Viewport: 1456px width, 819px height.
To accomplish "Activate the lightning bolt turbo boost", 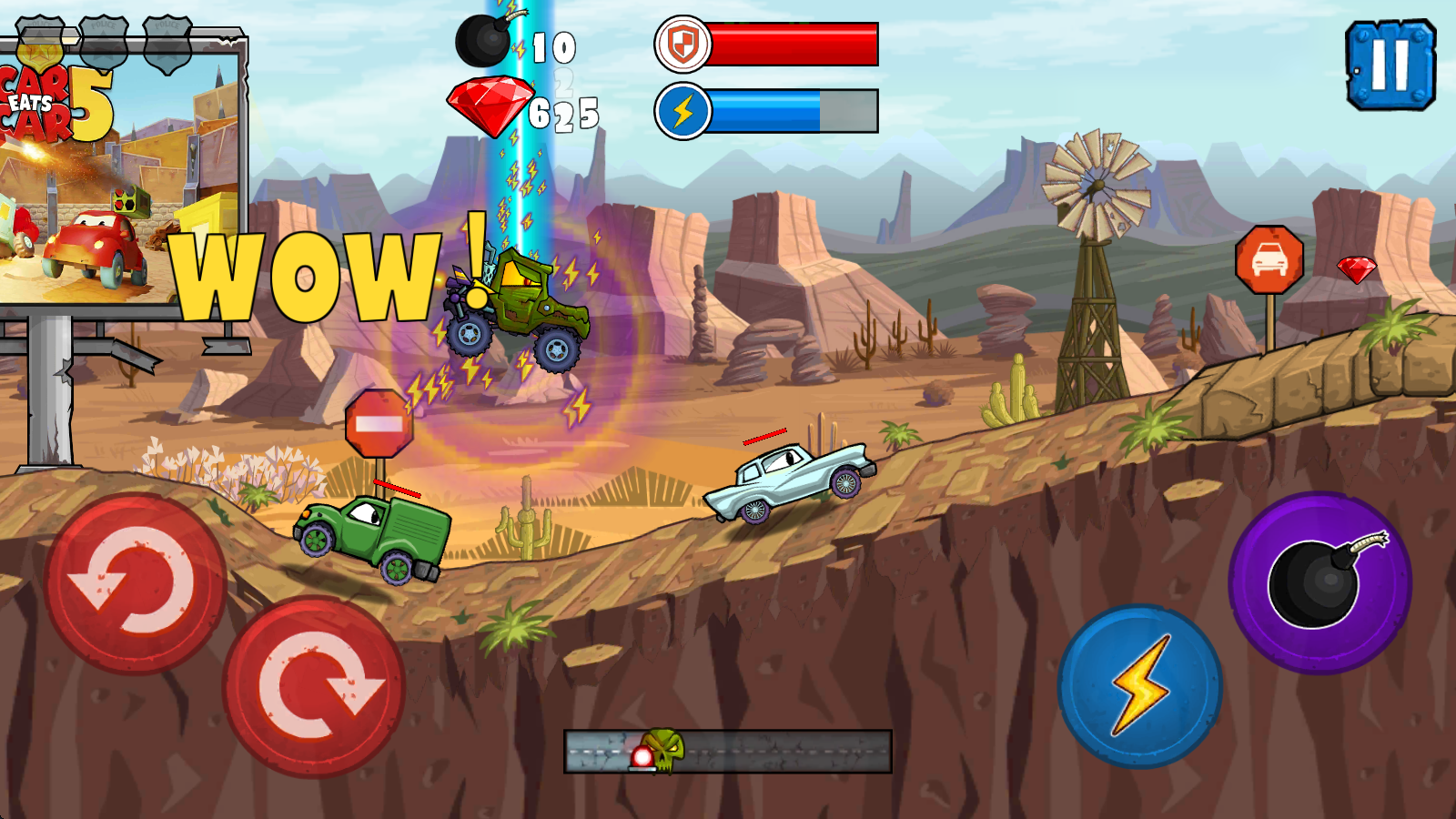I will point(1139,686).
